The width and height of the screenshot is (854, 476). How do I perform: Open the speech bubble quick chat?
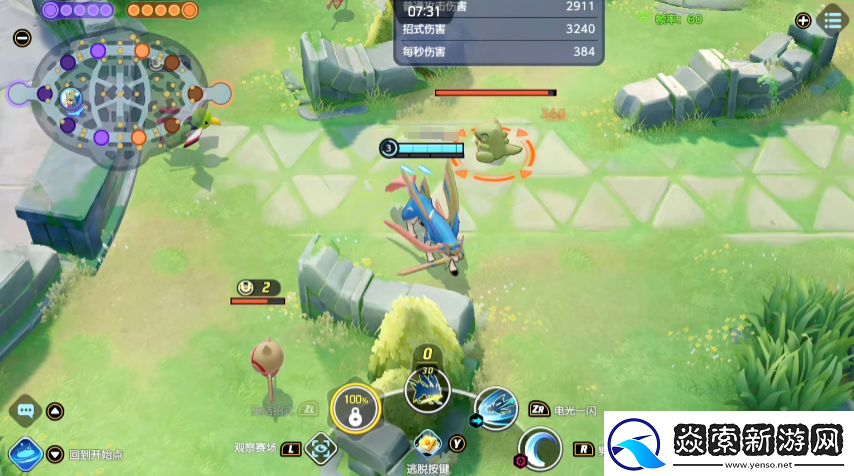26,410
